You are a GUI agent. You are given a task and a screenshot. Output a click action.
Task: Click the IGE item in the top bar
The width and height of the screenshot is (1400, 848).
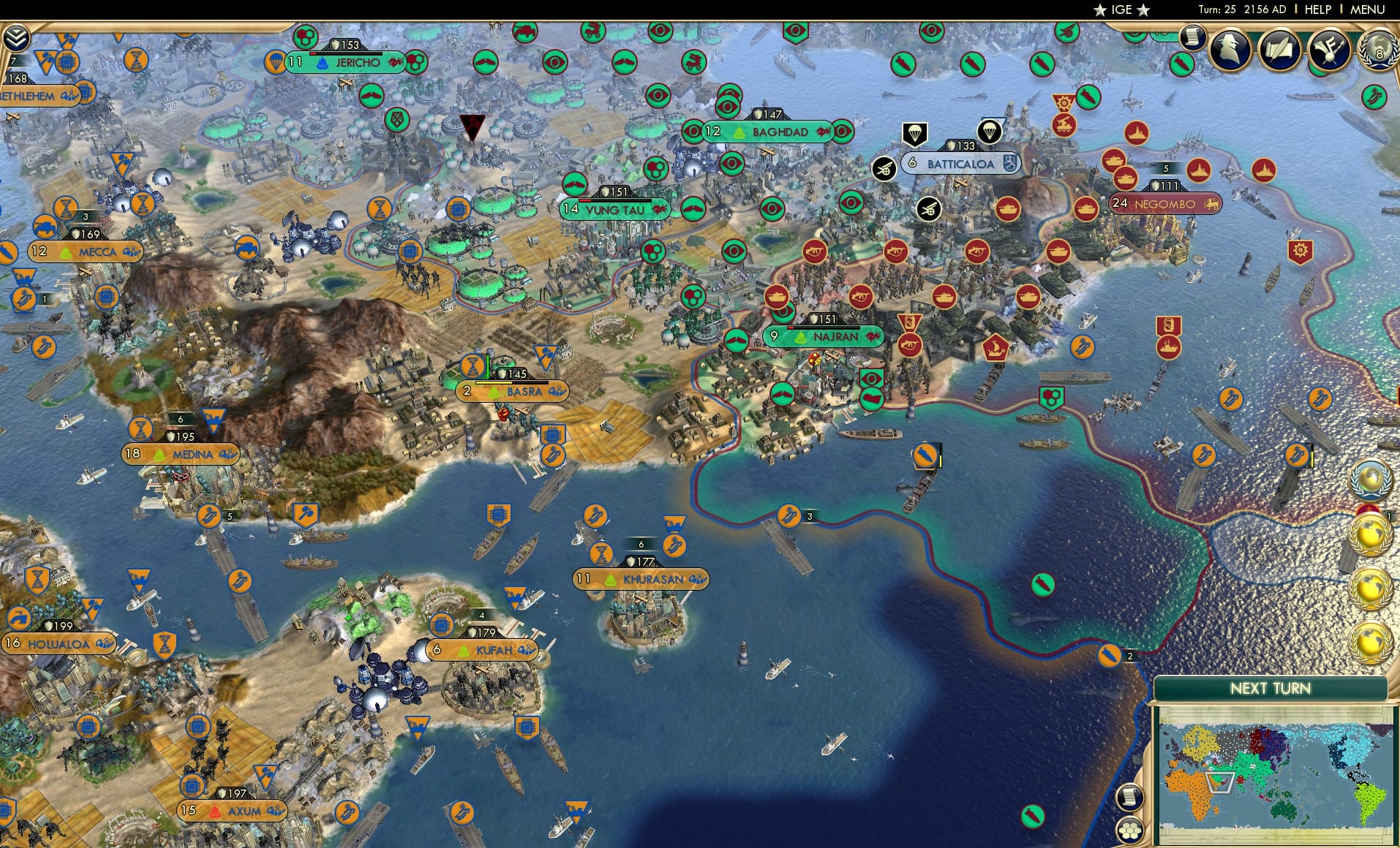1118,10
